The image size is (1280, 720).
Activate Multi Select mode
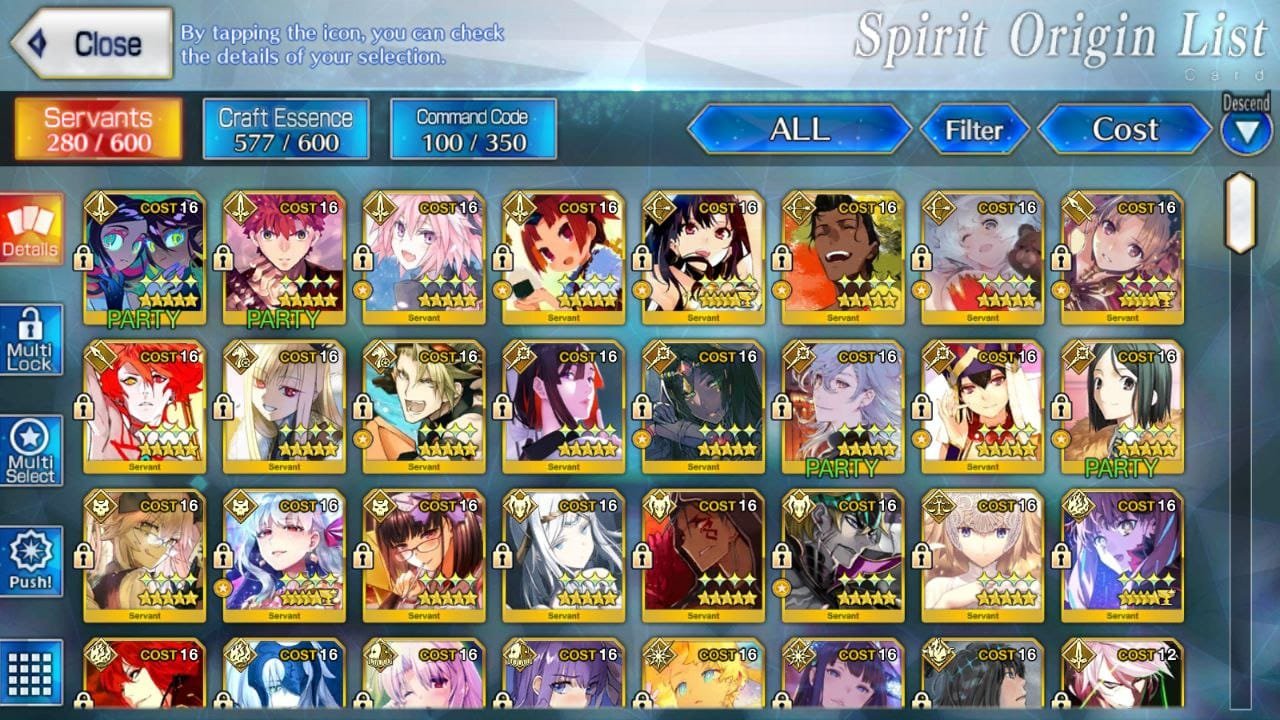click(x=30, y=451)
